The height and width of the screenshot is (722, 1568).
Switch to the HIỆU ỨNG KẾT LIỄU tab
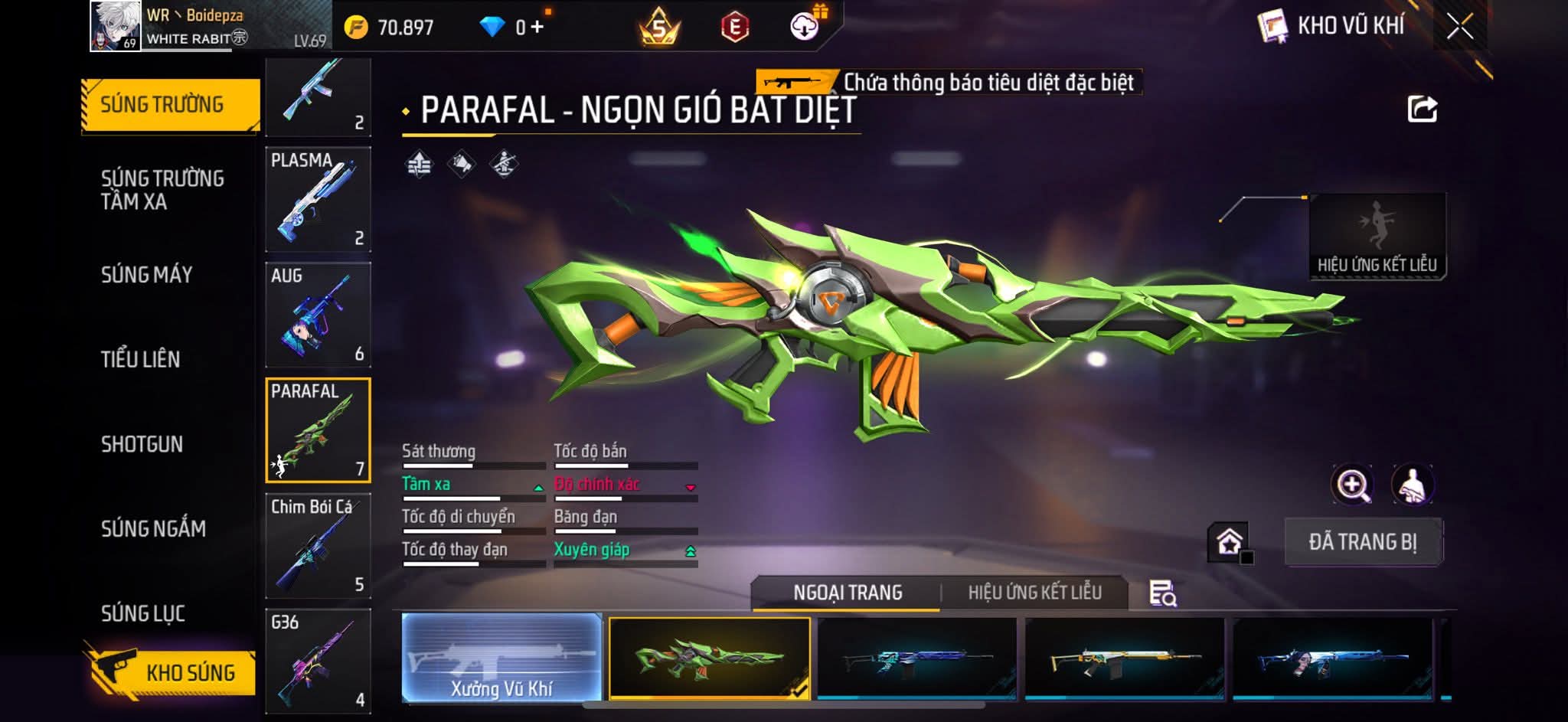point(1034,593)
